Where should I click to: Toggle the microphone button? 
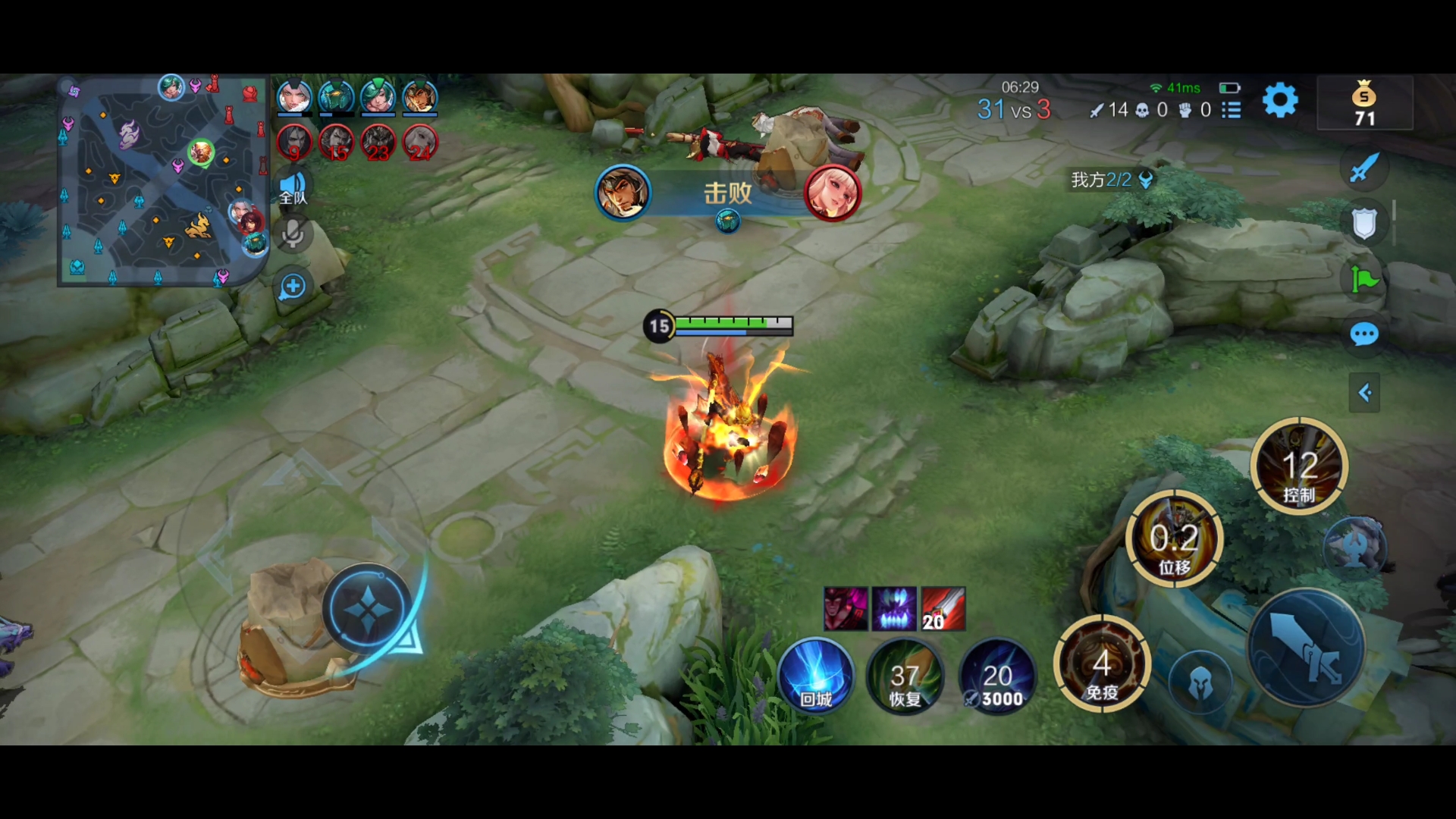[293, 234]
